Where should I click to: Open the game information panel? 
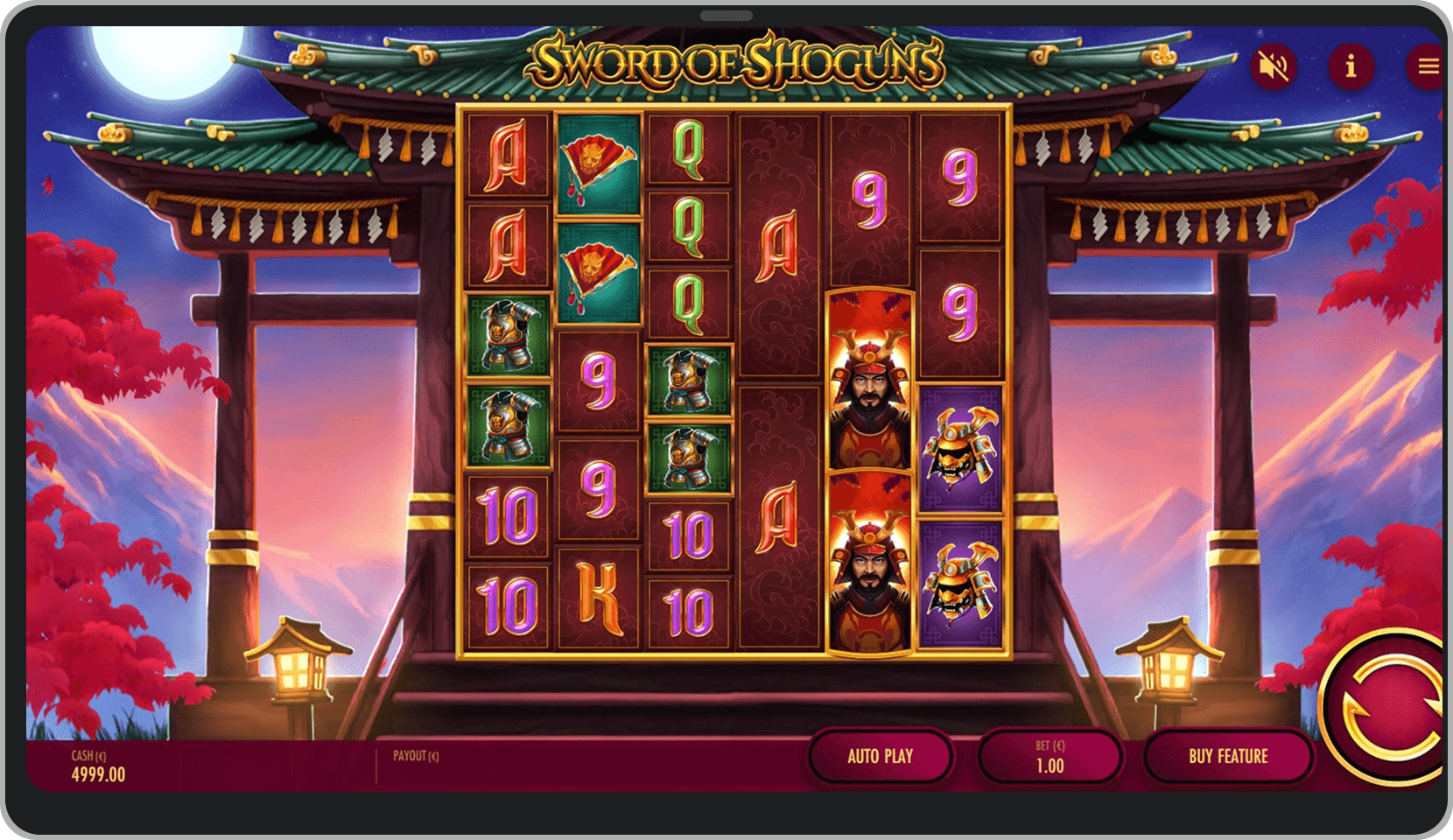pos(1352,66)
